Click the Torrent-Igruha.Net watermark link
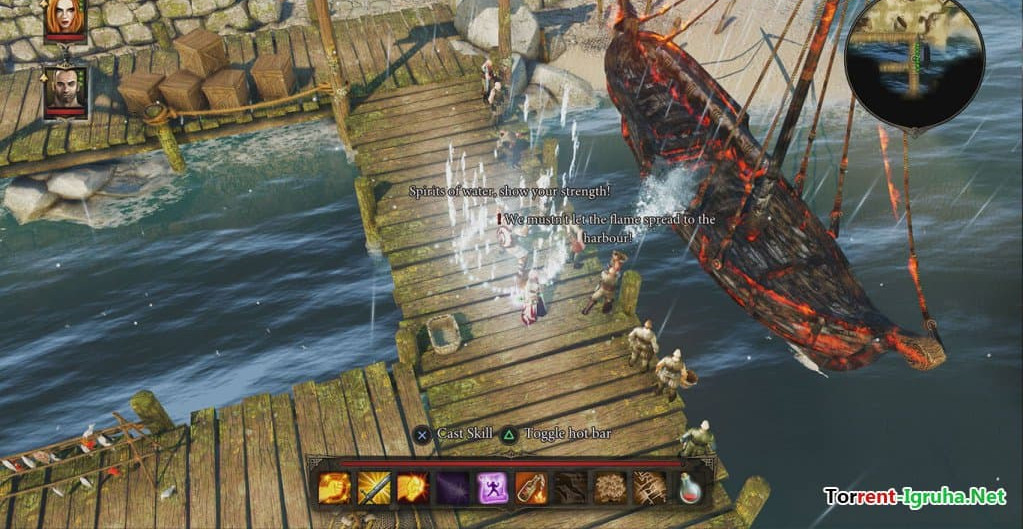1023x529 pixels. coord(913,496)
